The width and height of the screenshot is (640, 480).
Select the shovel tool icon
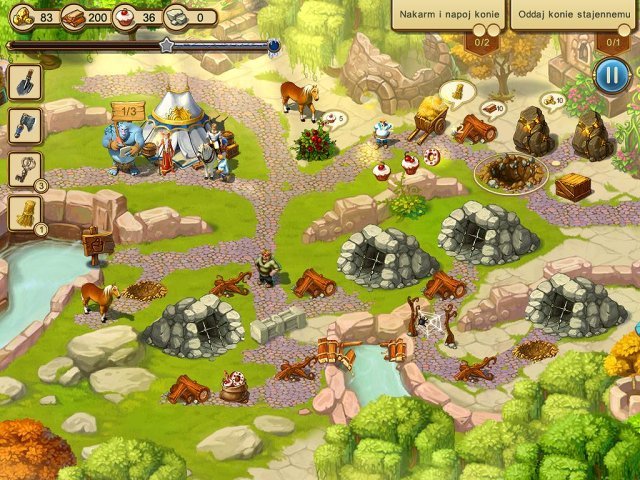point(24,82)
